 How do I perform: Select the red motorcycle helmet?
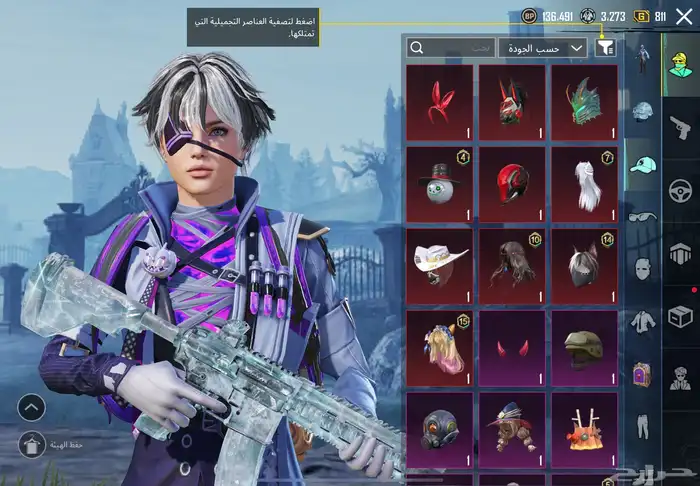pos(512,184)
